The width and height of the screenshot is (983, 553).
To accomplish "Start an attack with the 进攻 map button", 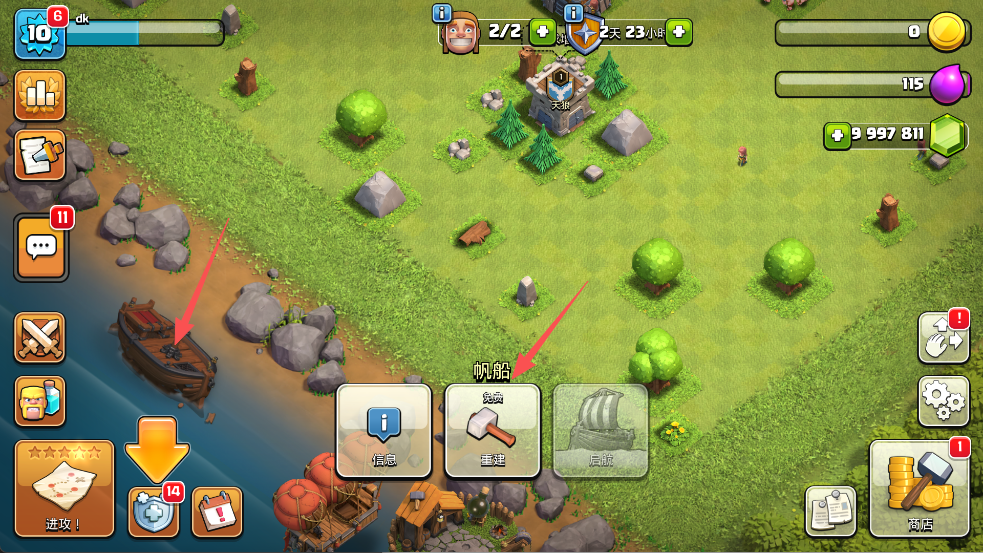I will pos(64,488).
